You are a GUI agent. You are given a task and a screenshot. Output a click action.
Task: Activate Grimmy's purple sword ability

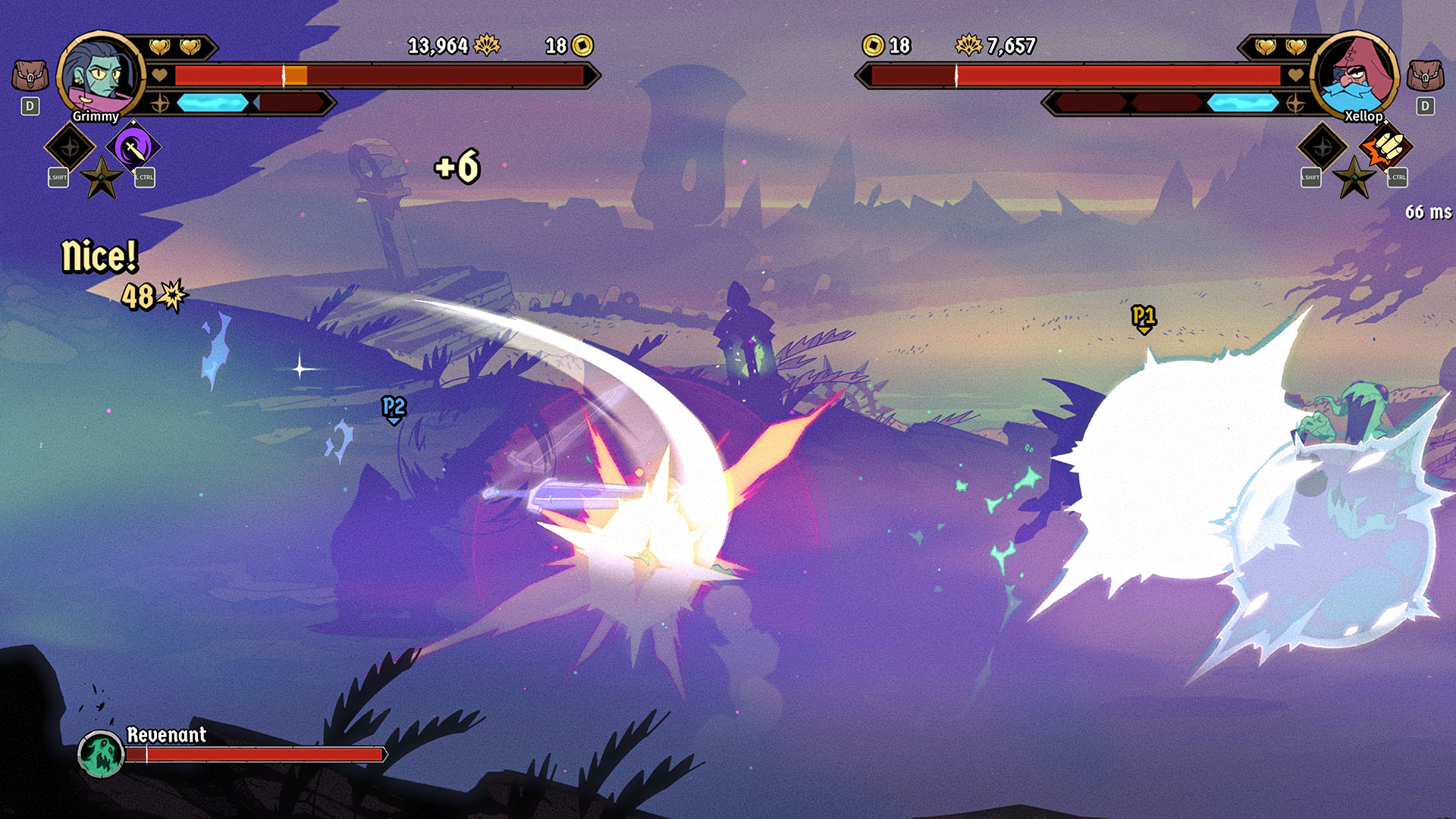pyautogui.click(x=133, y=147)
